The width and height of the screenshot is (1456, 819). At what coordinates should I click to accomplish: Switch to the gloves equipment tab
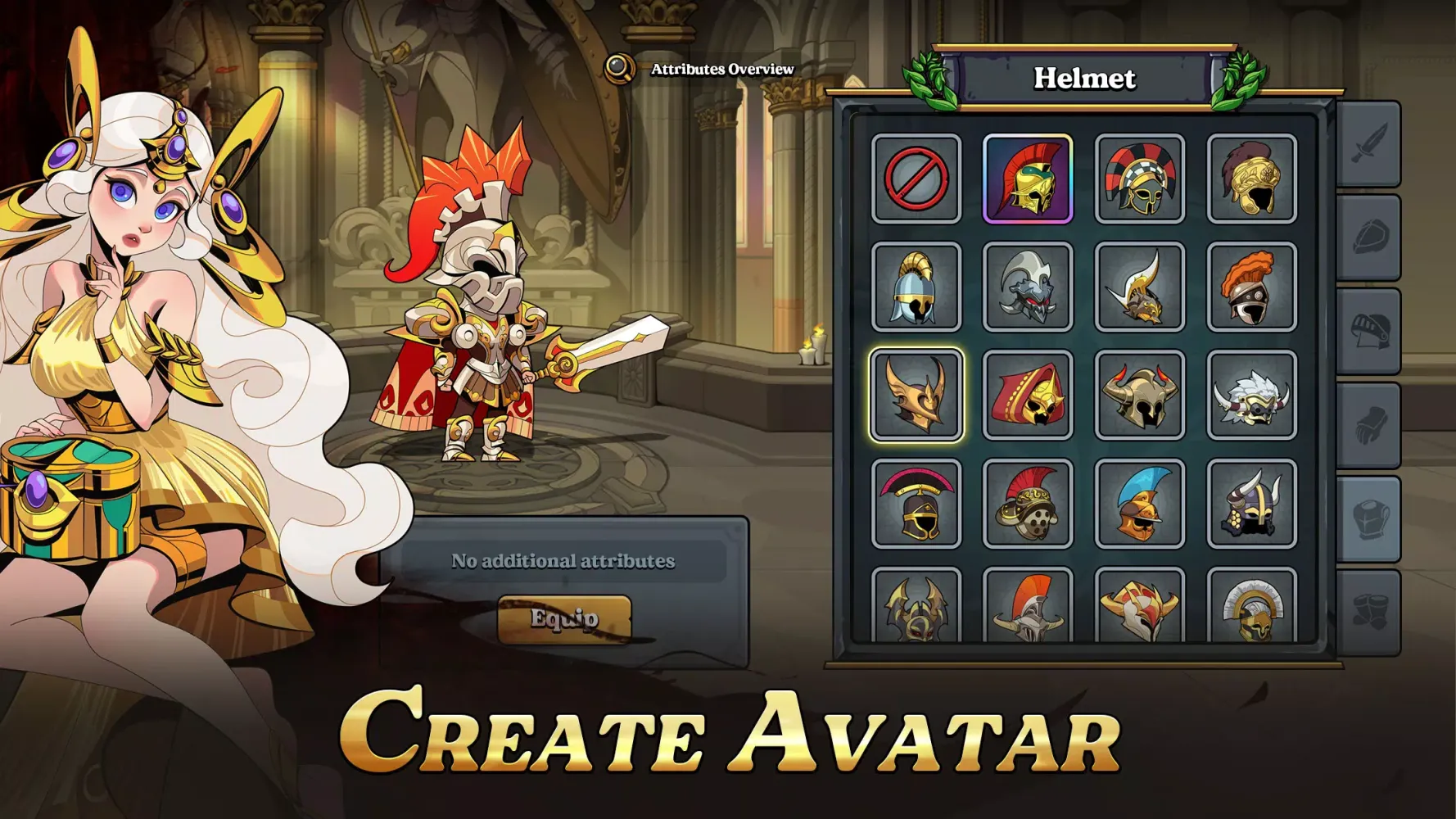click(x=1369, y=426)
